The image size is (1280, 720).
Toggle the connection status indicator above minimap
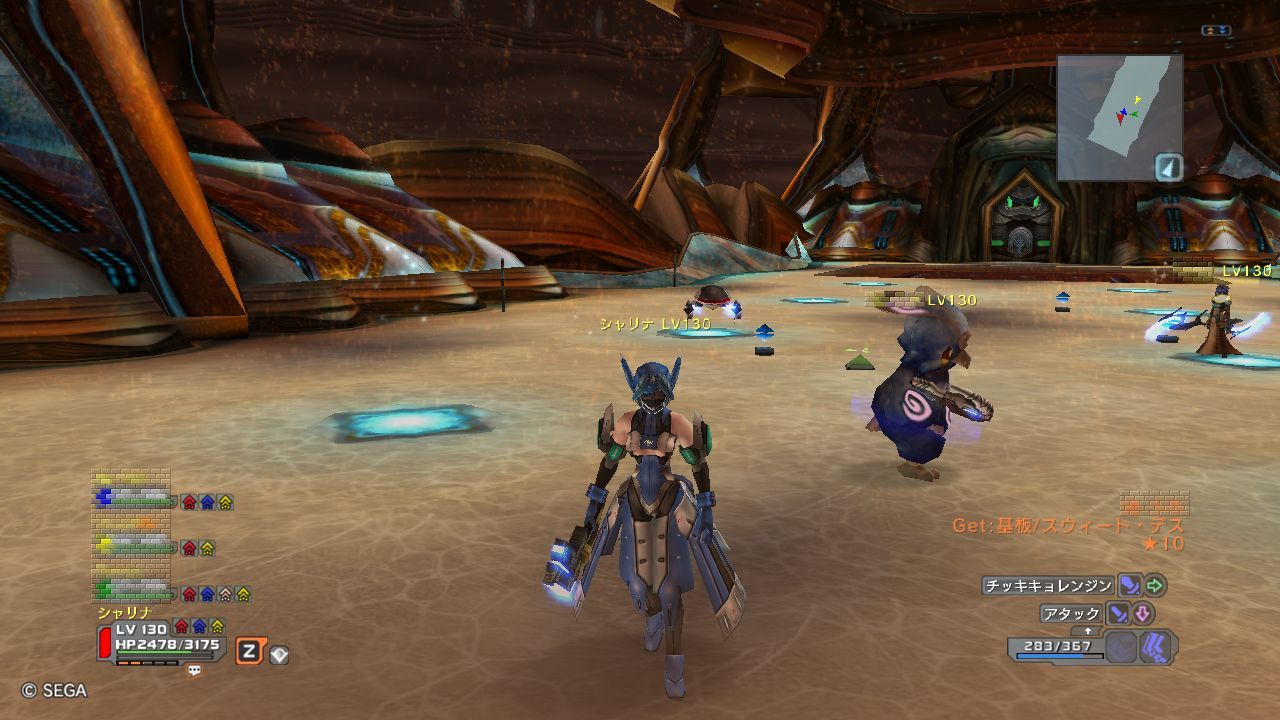(1216, 31)
